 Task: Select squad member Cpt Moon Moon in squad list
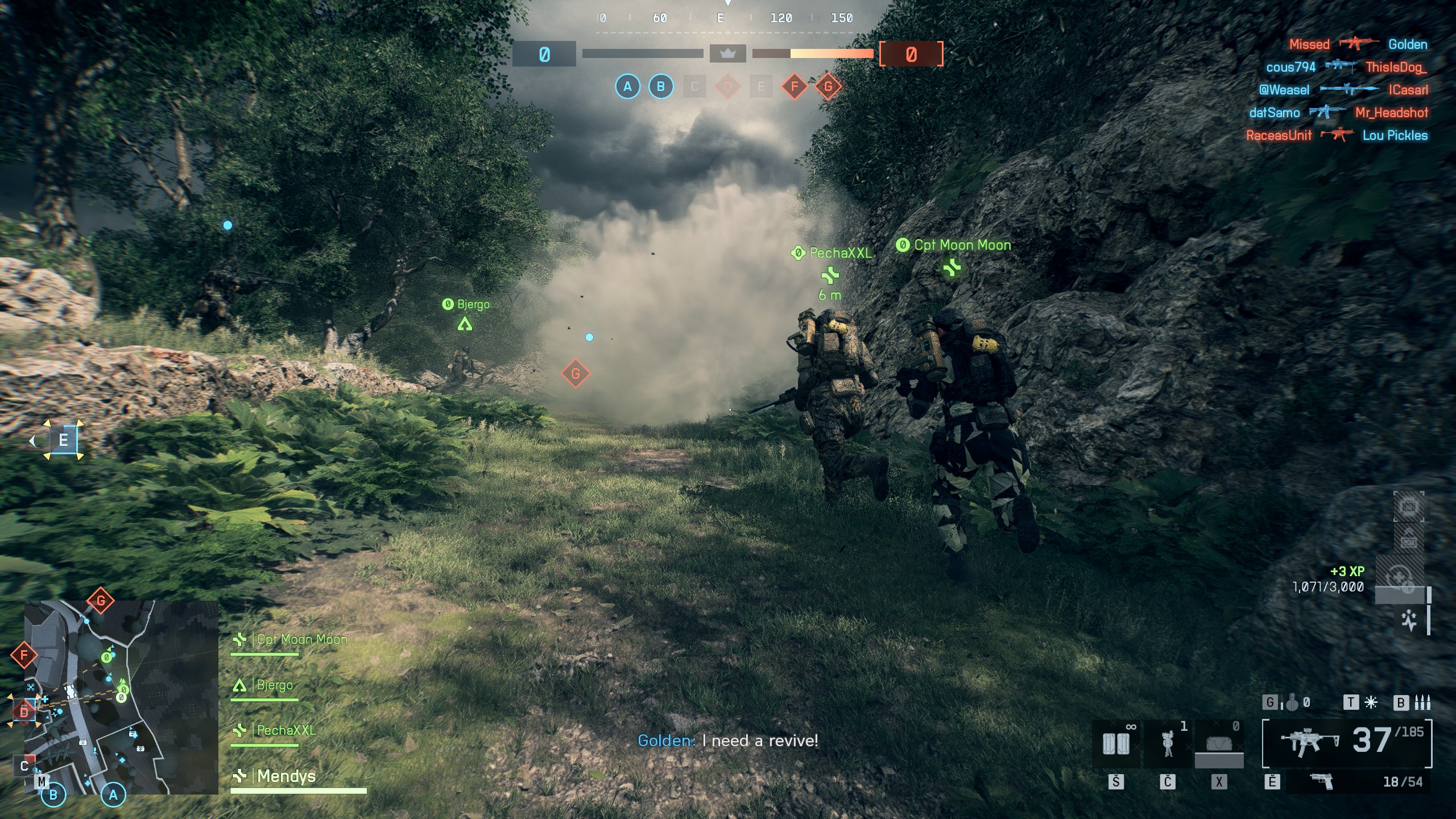pos(301,640)
